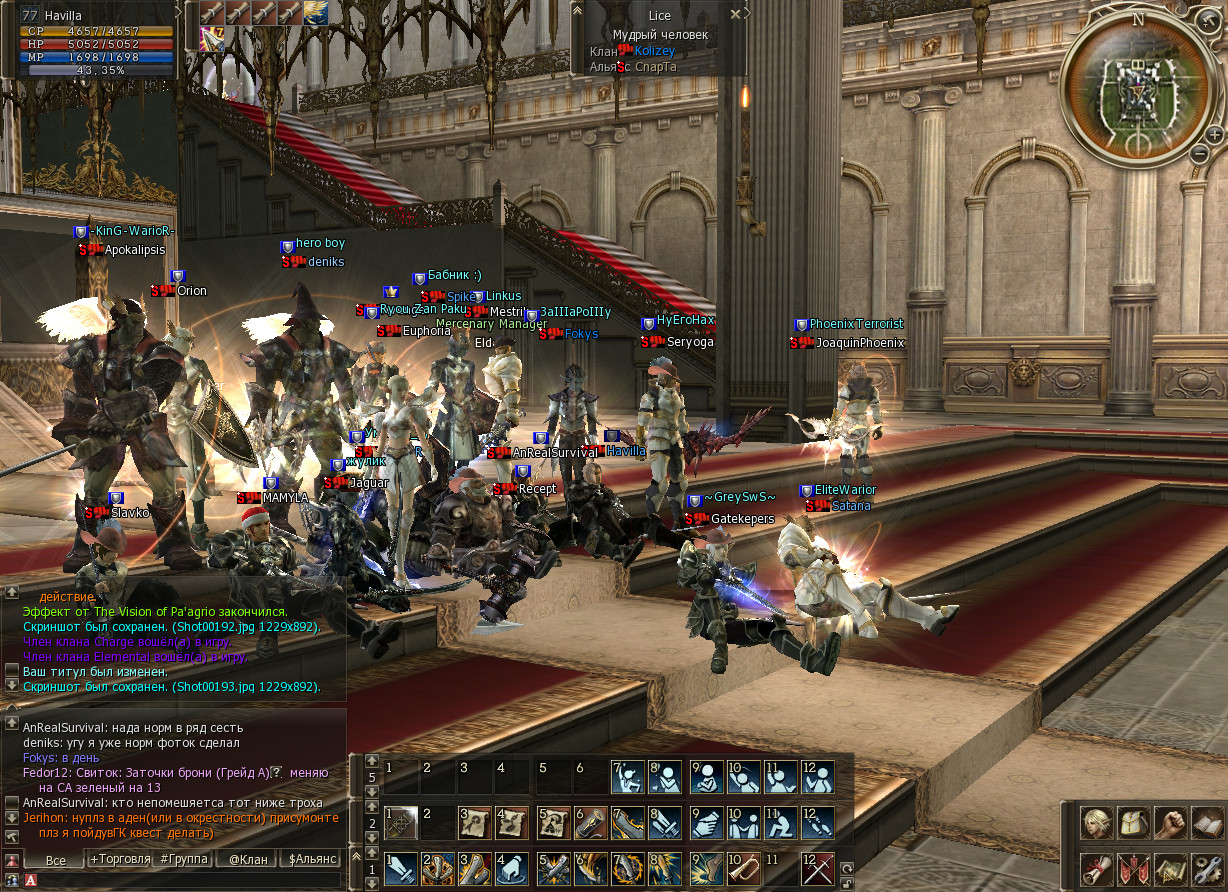
Task: Switch to the +Торговля chat tab
Action: click(x=120, y=859)
